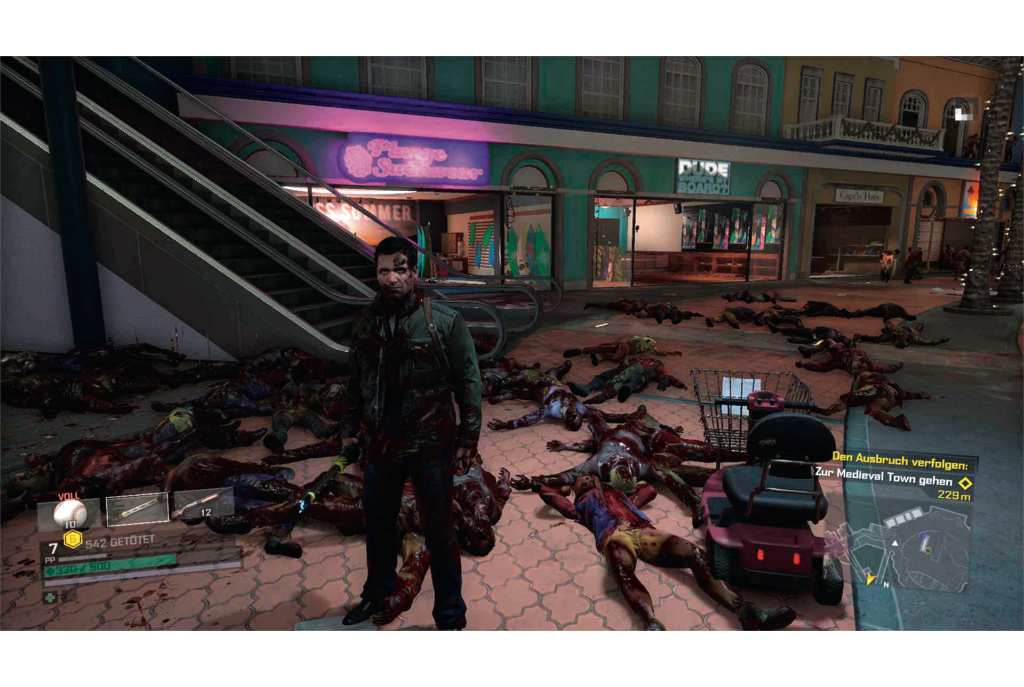Choose the selected melee weapon slot
The width and height of the screenshot is (1024, 687).
[x=137, y=509]
